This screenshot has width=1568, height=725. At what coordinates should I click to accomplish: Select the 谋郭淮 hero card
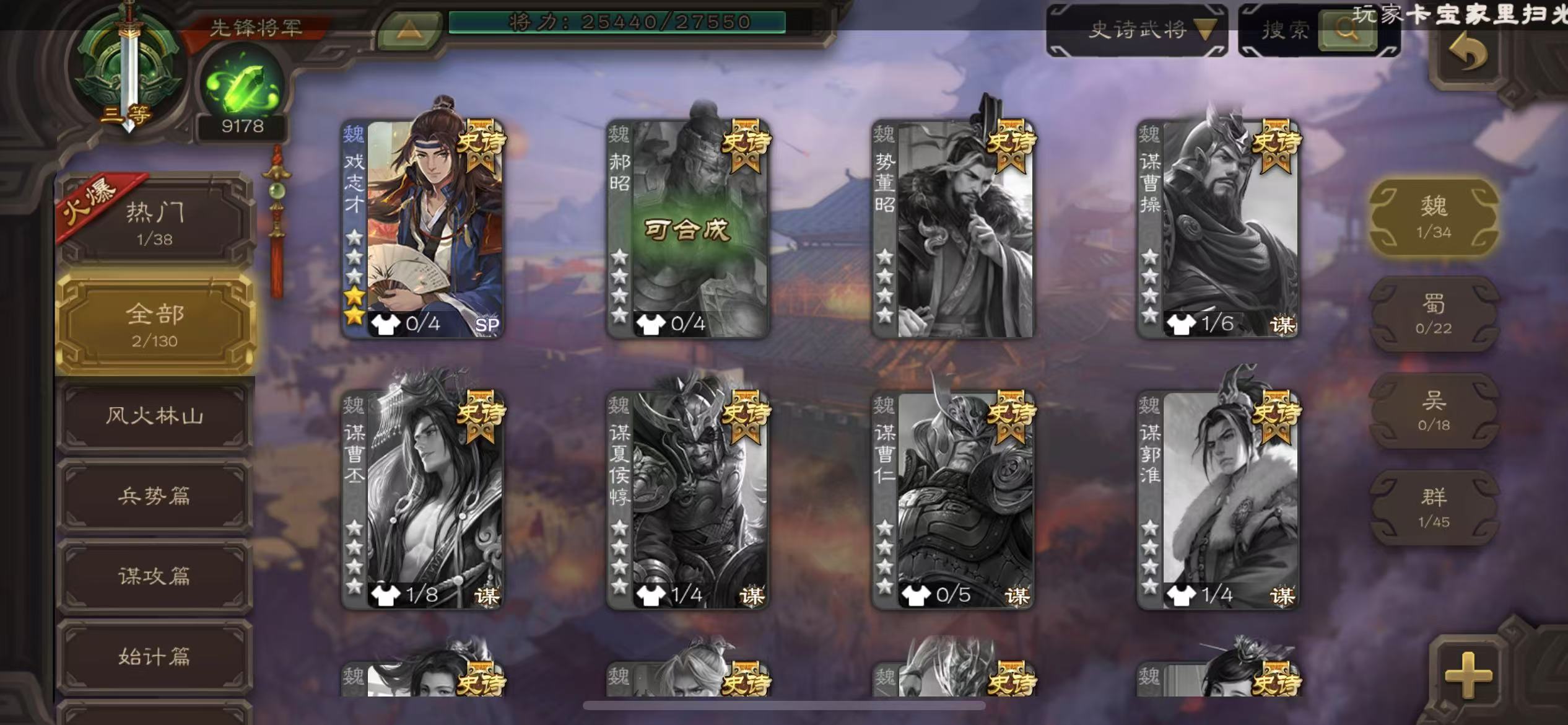pos(1217,499)
